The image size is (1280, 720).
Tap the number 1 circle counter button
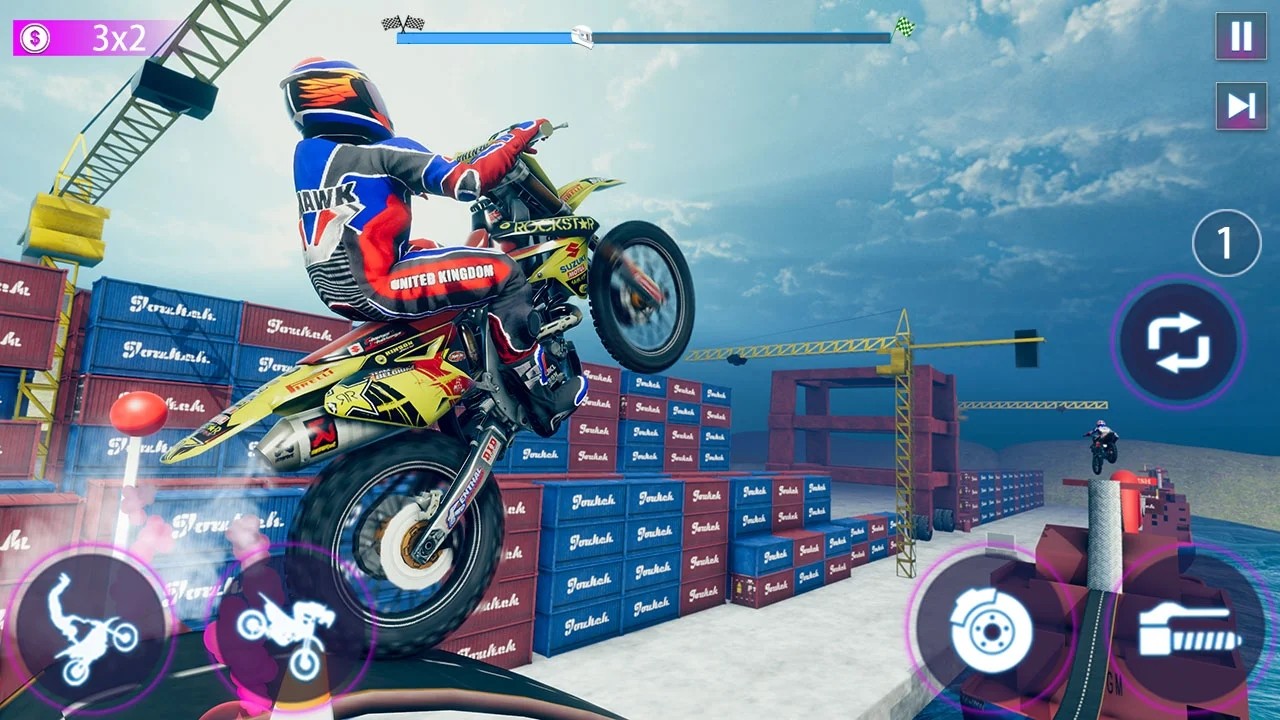tap(1226, 243)
